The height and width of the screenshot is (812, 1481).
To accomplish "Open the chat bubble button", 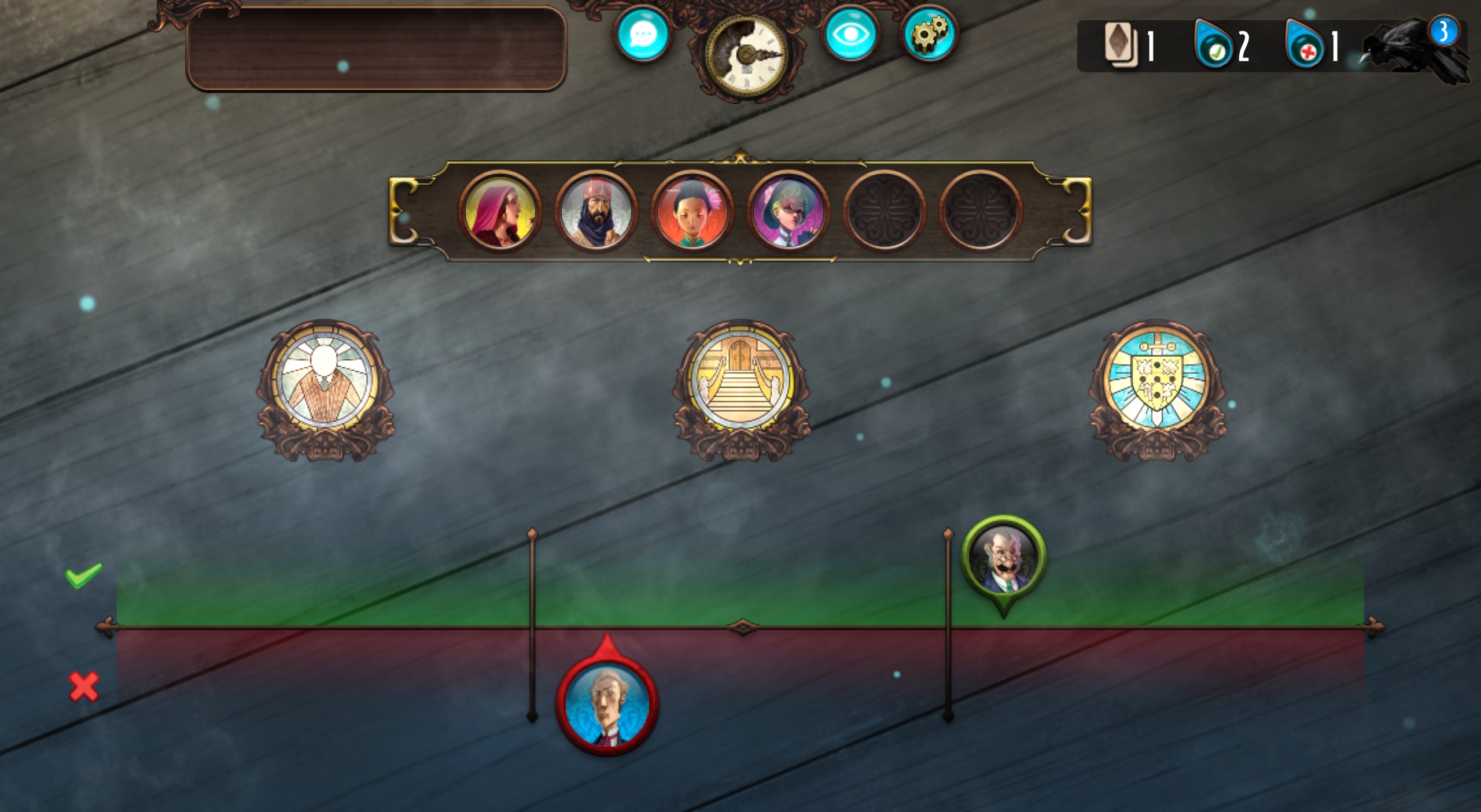I will [642, 34].
